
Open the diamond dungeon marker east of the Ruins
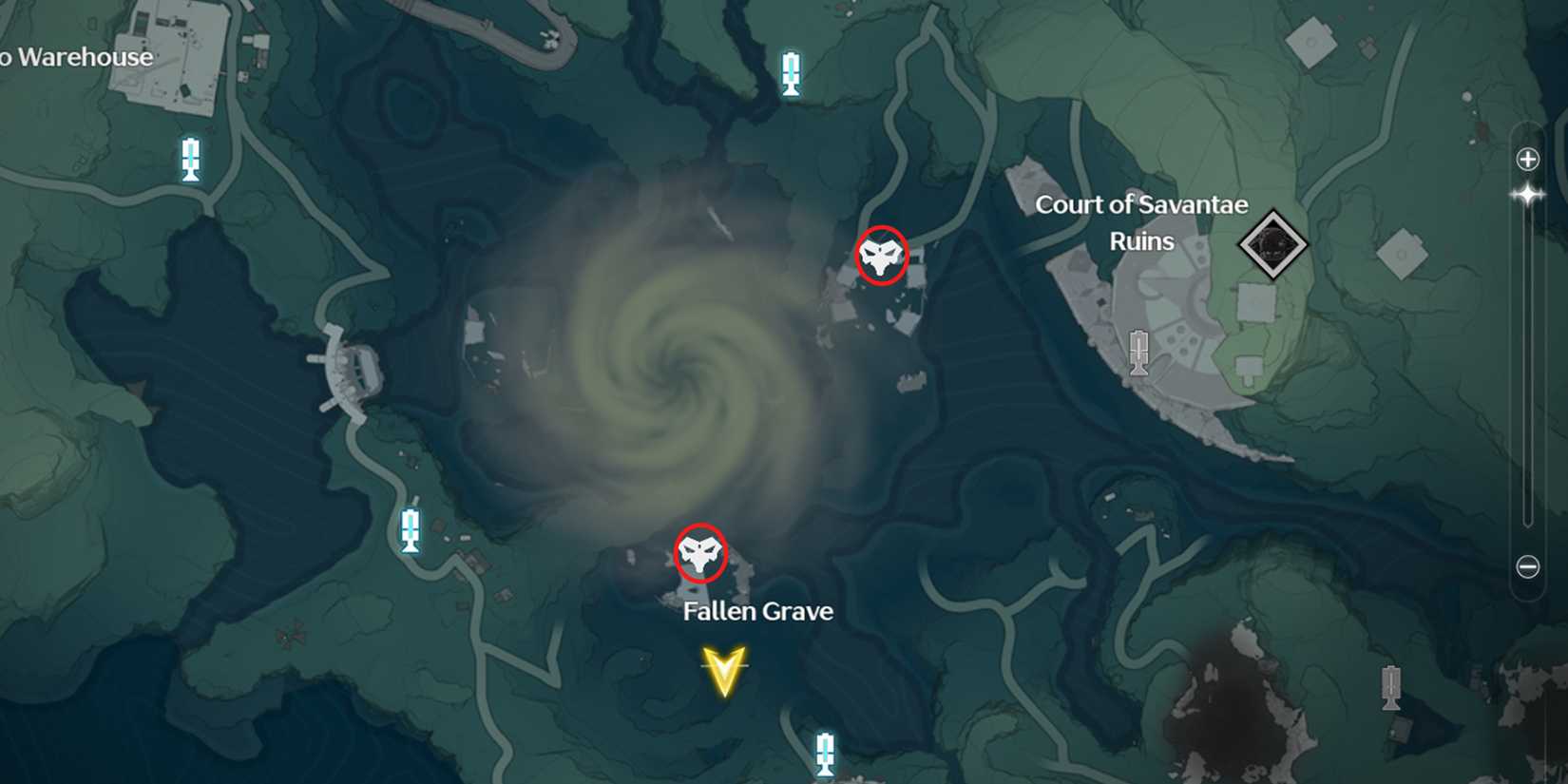pyautogui.click(x=1272, y=245)
